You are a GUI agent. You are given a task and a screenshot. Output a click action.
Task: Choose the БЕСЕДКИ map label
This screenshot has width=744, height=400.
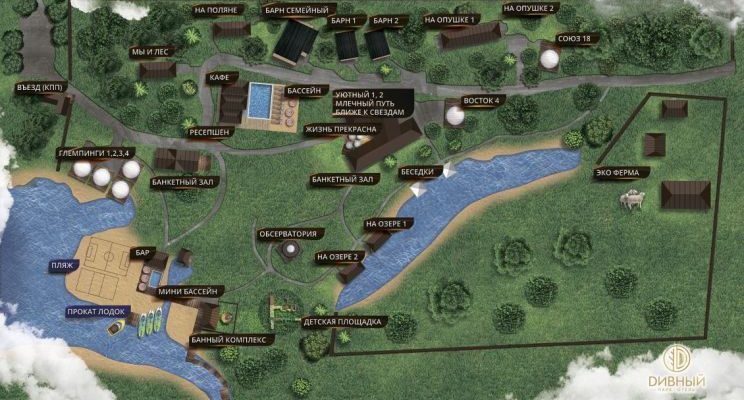[x=418, y=172]
